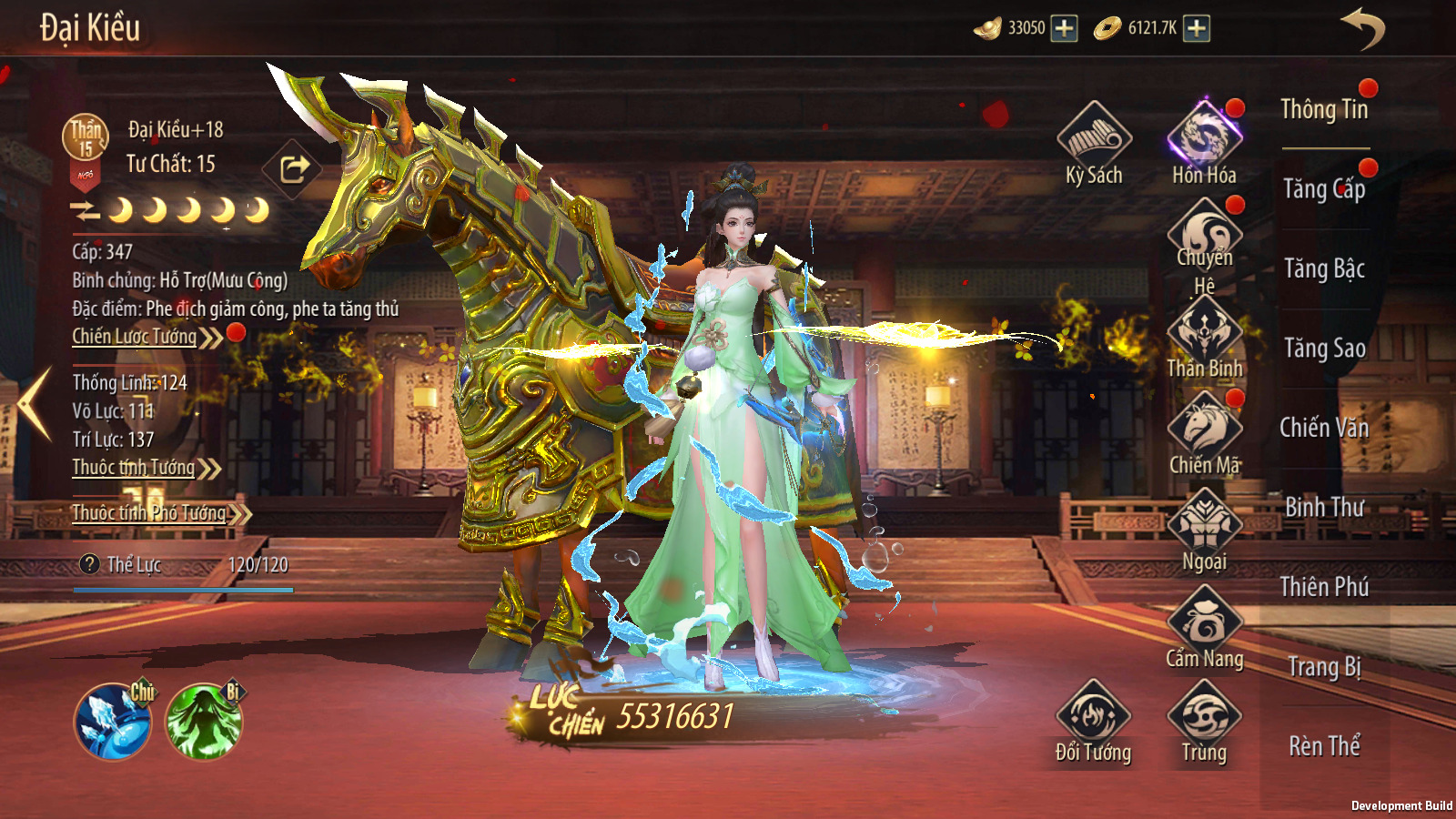Switch to the Chiến Văn tab
1456x819 pixels.
click(1324, 428)
